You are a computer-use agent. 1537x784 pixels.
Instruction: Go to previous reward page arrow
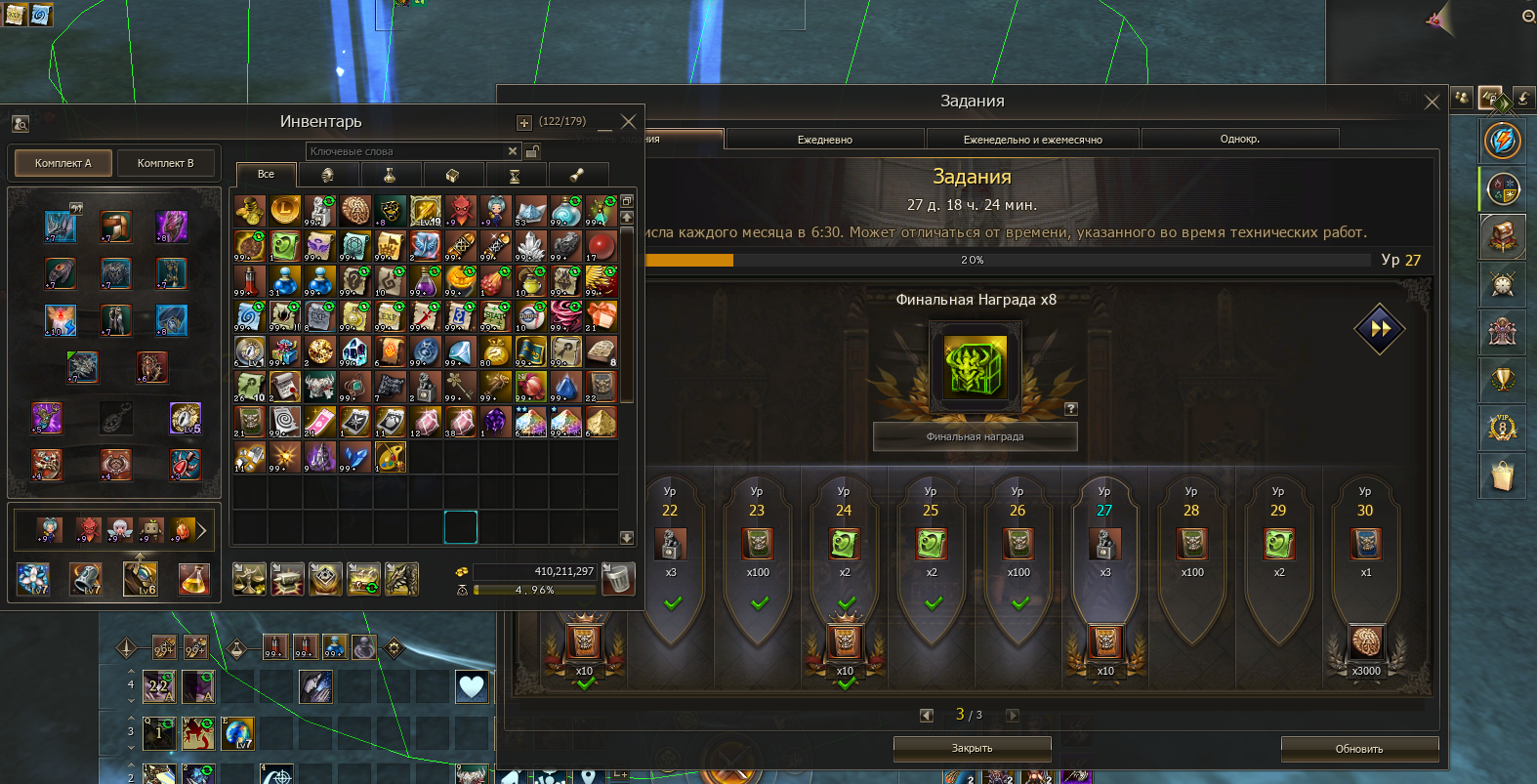click(927, 715)
